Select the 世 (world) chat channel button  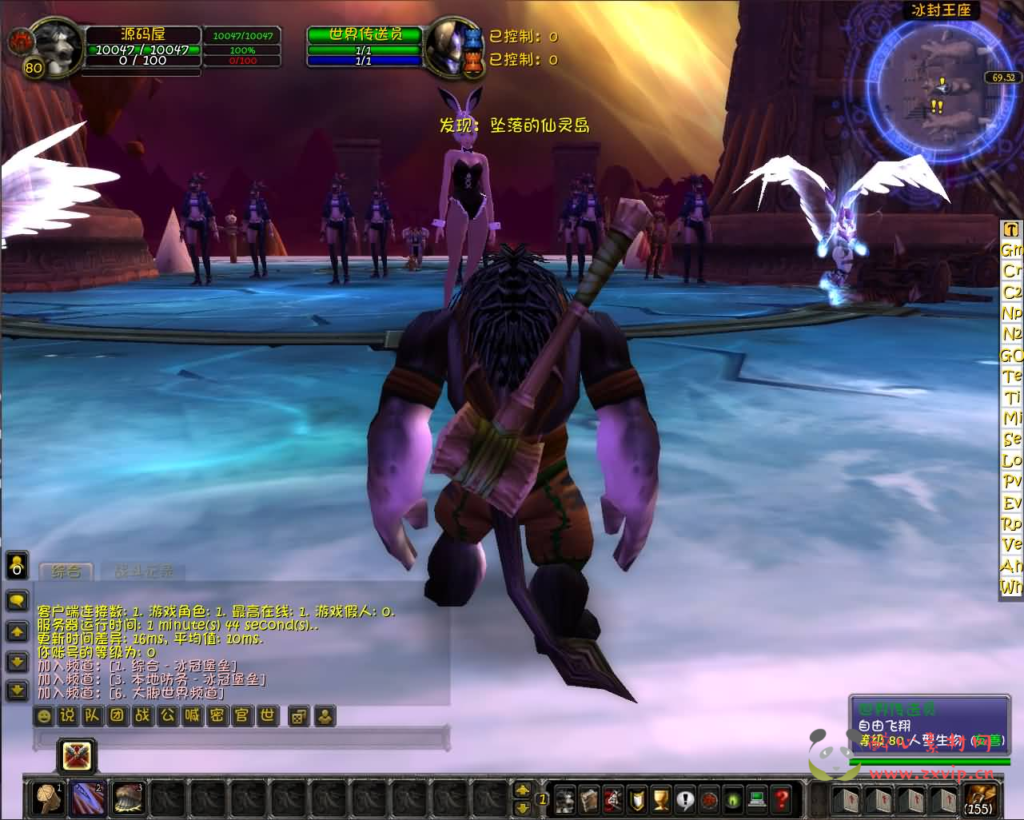267,716
